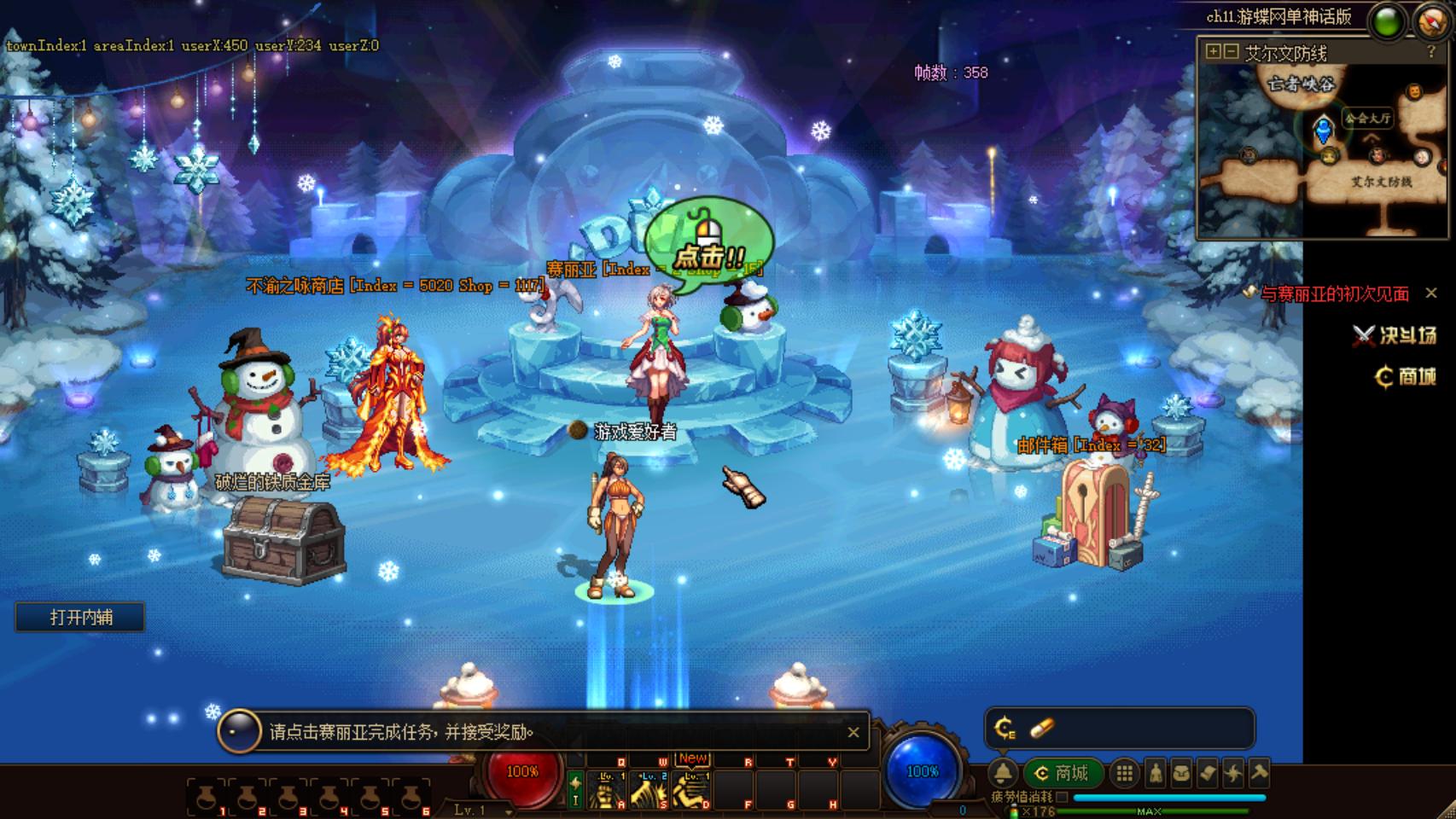Zoom in the minimap with plus button
This screenshot has height=819, width=1456.
tap(1213, 52)
